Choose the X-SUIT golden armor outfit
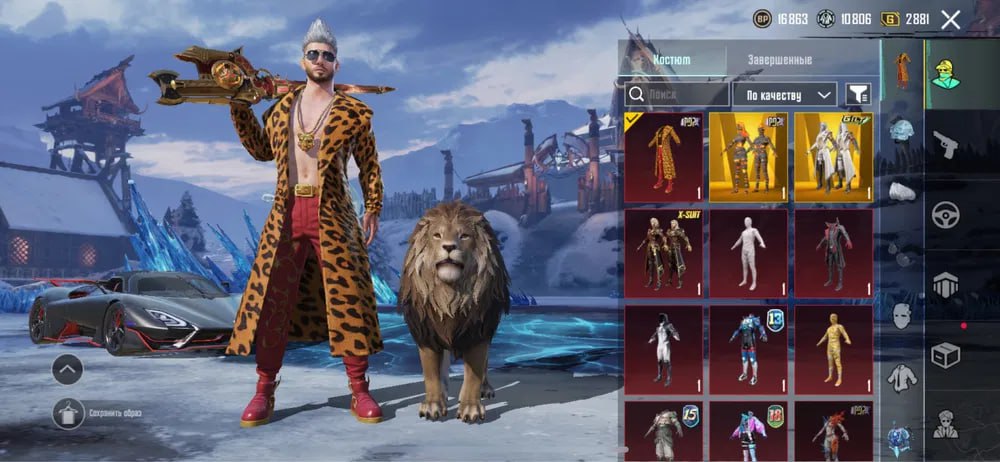This screenshot has height=462, width=1000. tap(663, 250)
